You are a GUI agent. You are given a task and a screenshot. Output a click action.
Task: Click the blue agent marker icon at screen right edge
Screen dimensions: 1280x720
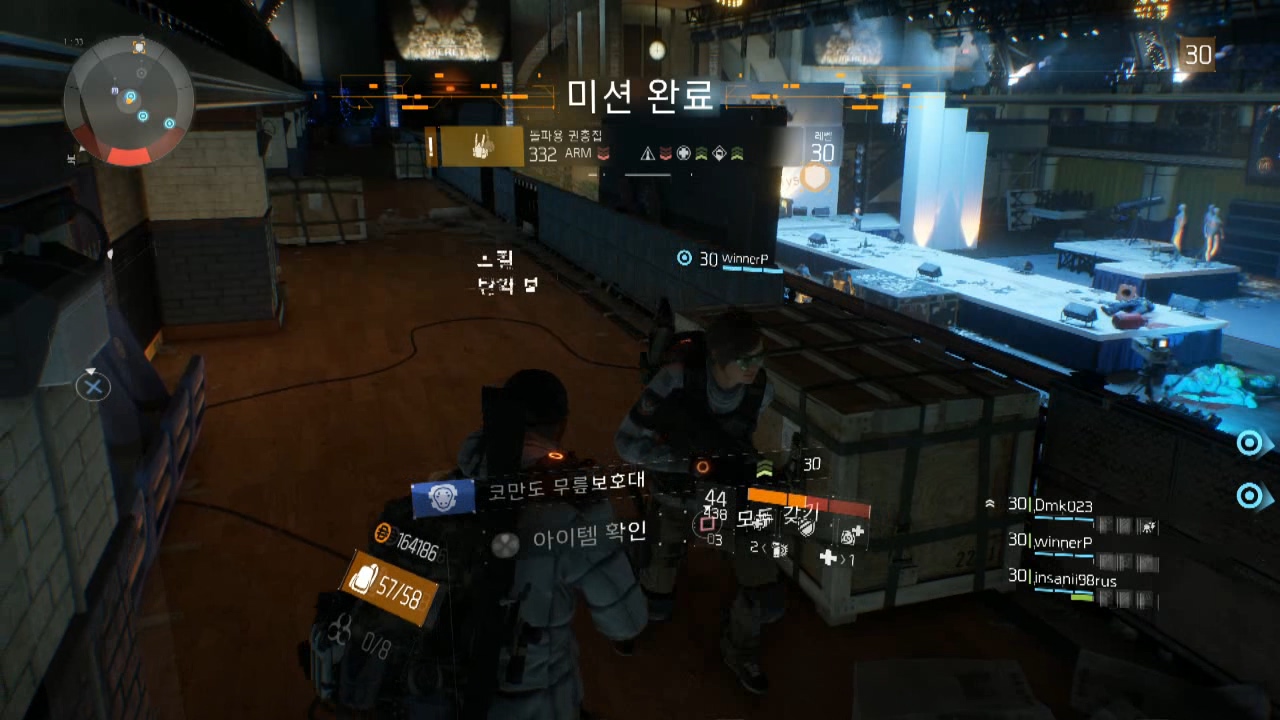tap(1249, 442)
